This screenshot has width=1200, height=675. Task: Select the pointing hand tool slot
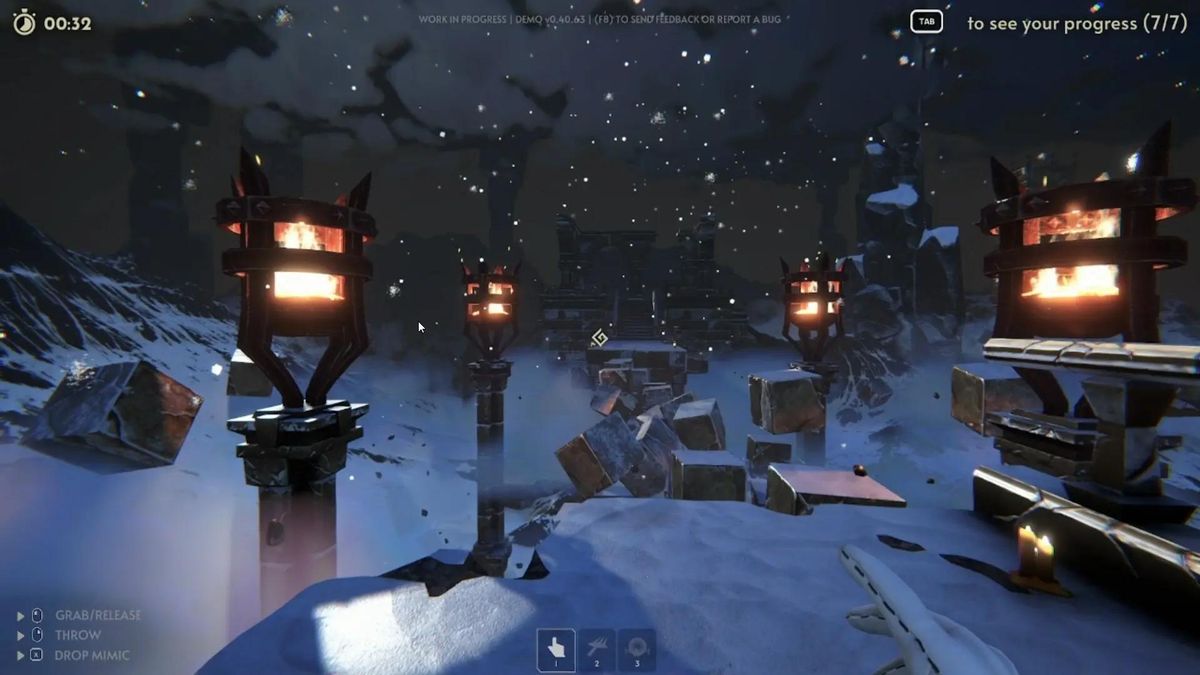point(556,648)
